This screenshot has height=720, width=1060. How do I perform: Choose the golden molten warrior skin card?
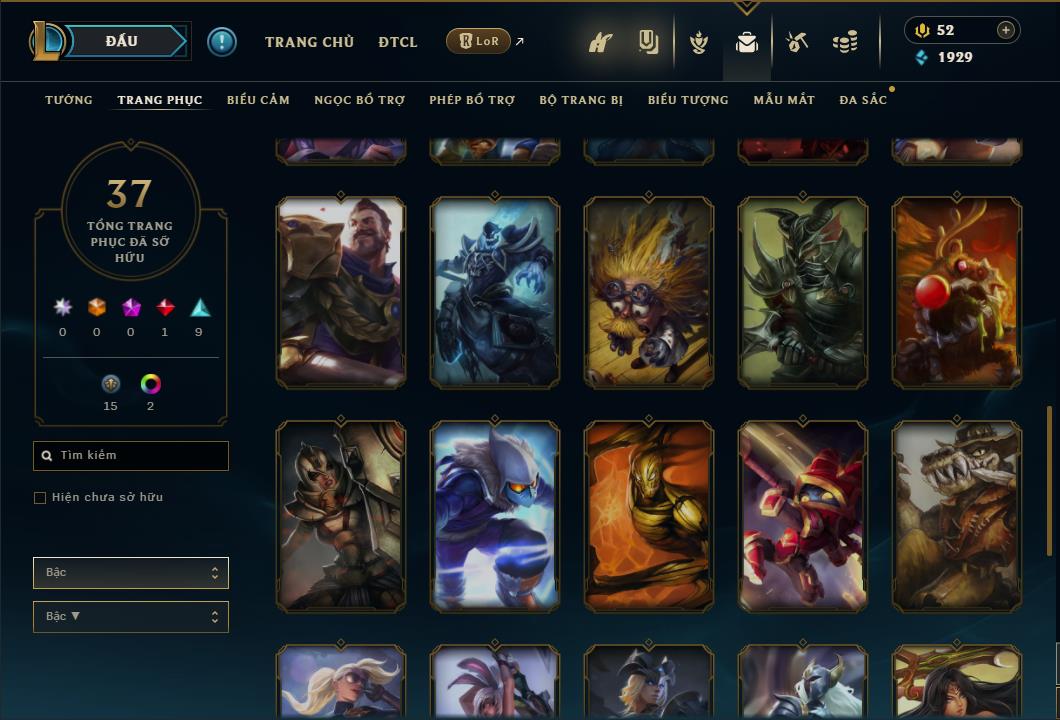click(648, 516)
